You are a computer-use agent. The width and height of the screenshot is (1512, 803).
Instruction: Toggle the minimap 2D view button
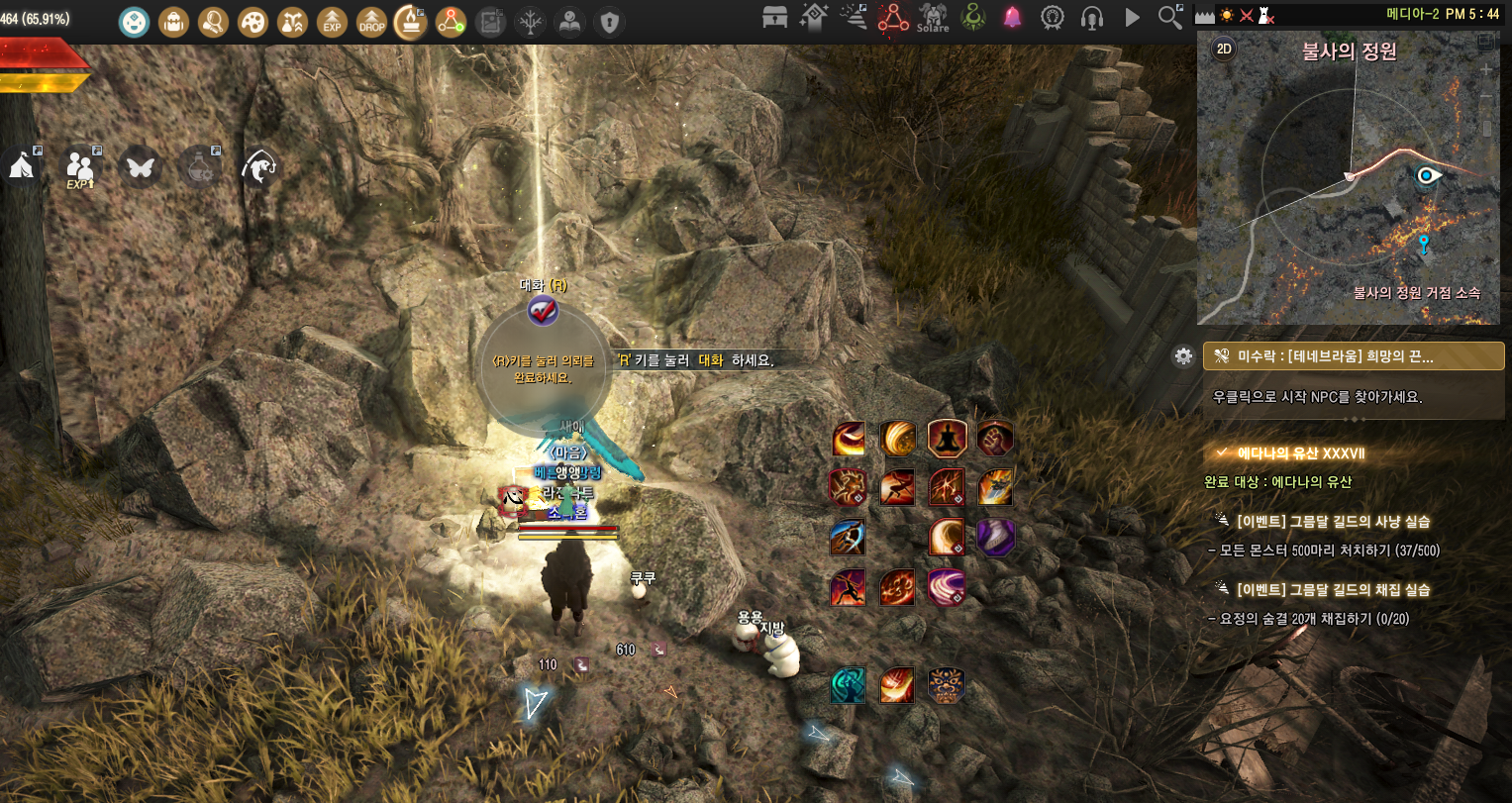[1225, 50]
